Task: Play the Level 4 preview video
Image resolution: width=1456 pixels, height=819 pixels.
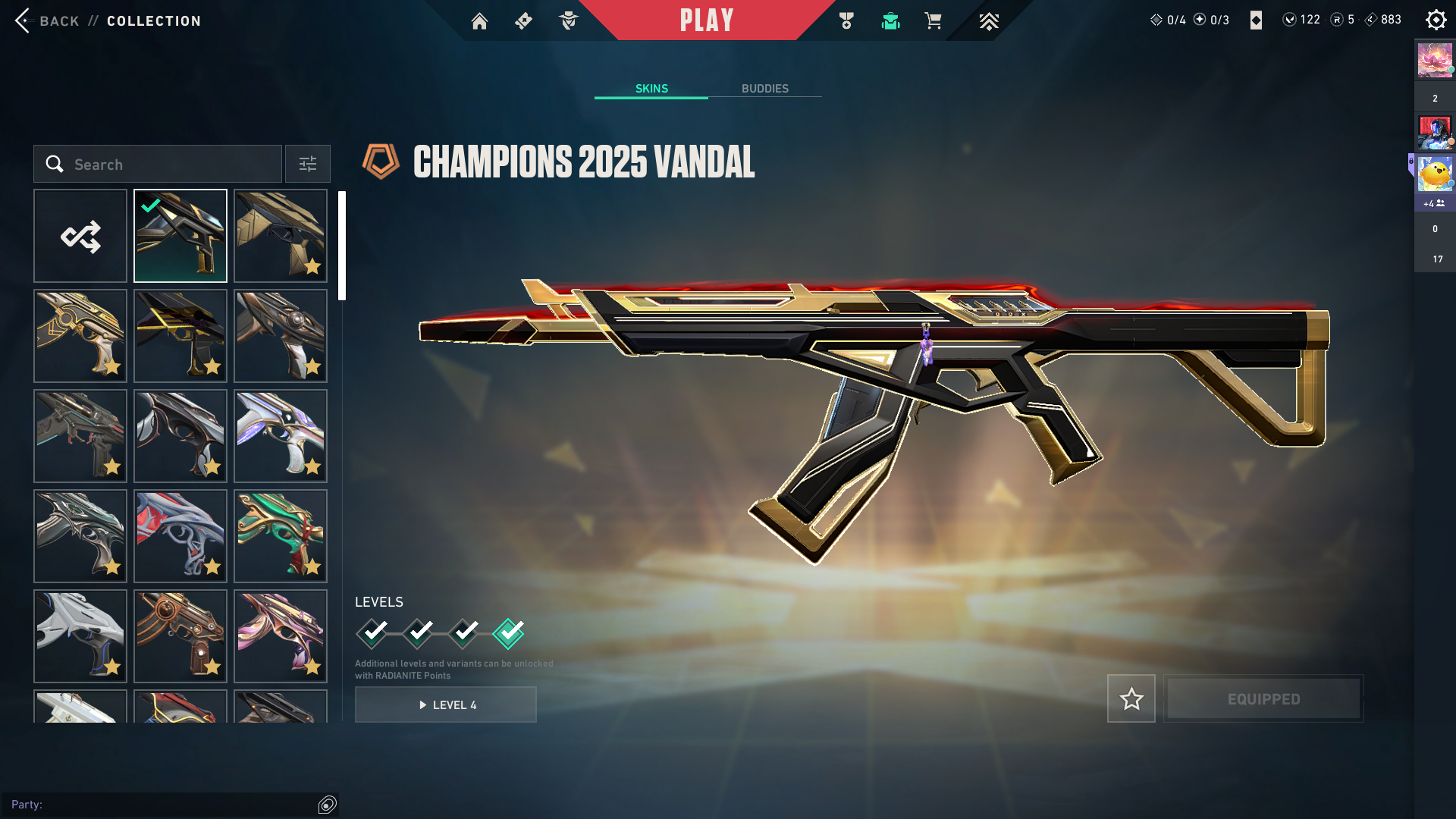Action: [x=446, y=705]
